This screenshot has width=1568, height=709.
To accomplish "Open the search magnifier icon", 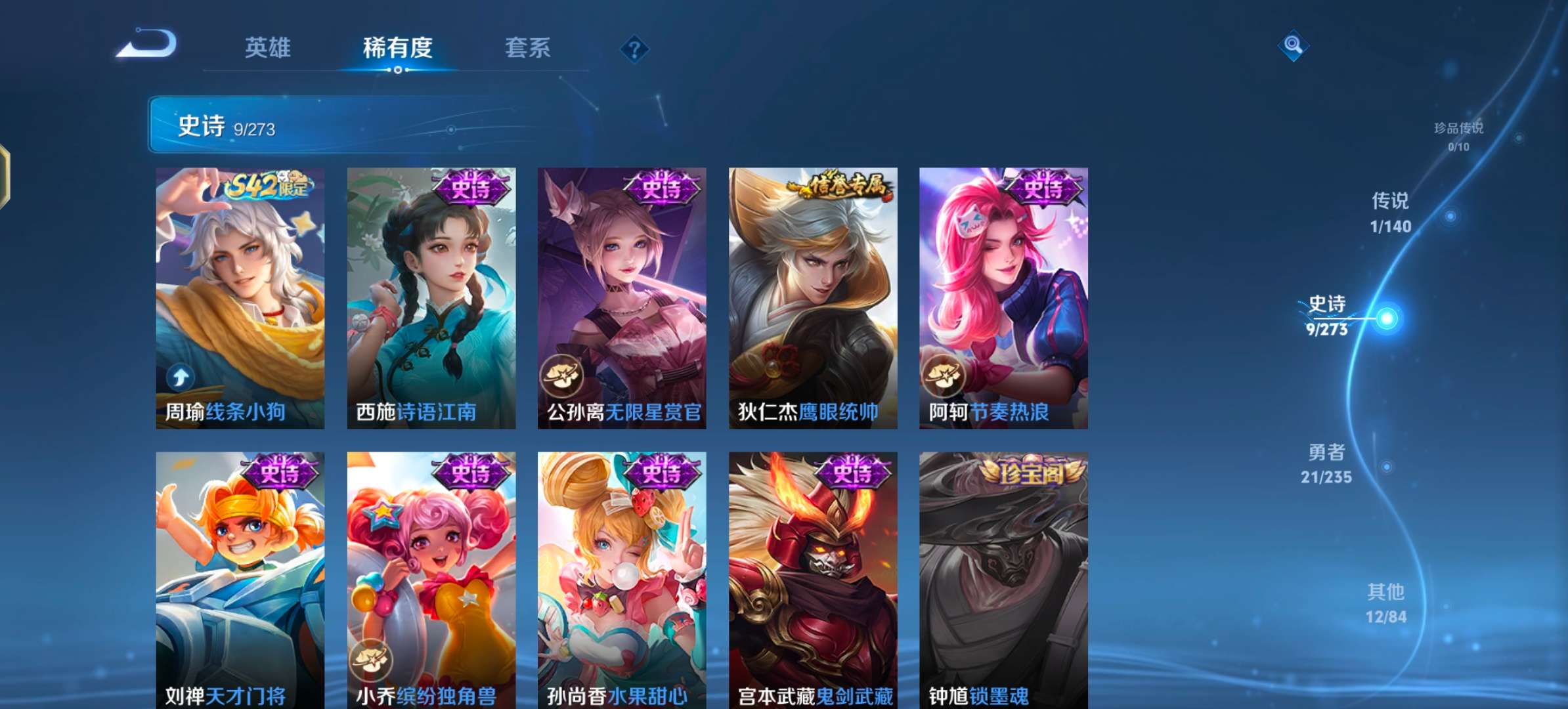I will click(1293, 47).
